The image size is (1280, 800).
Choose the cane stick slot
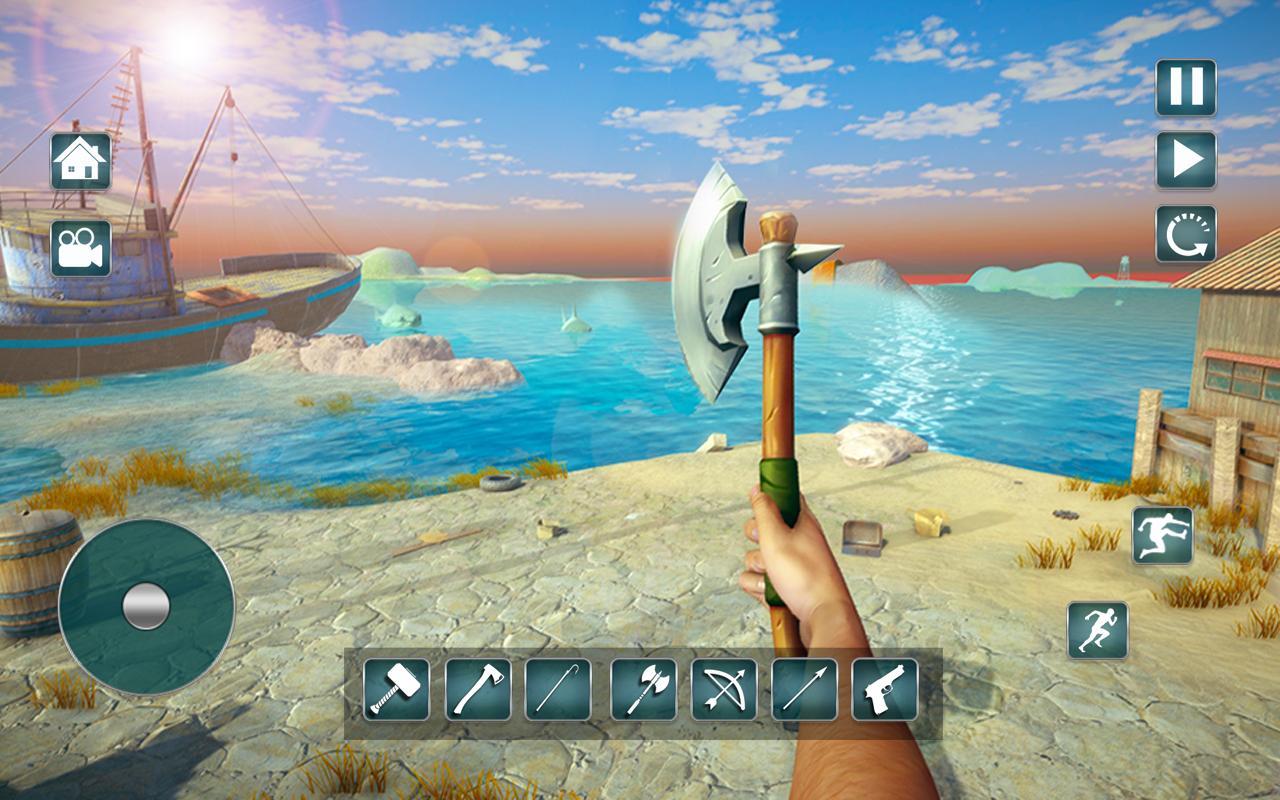click(558, 689)
